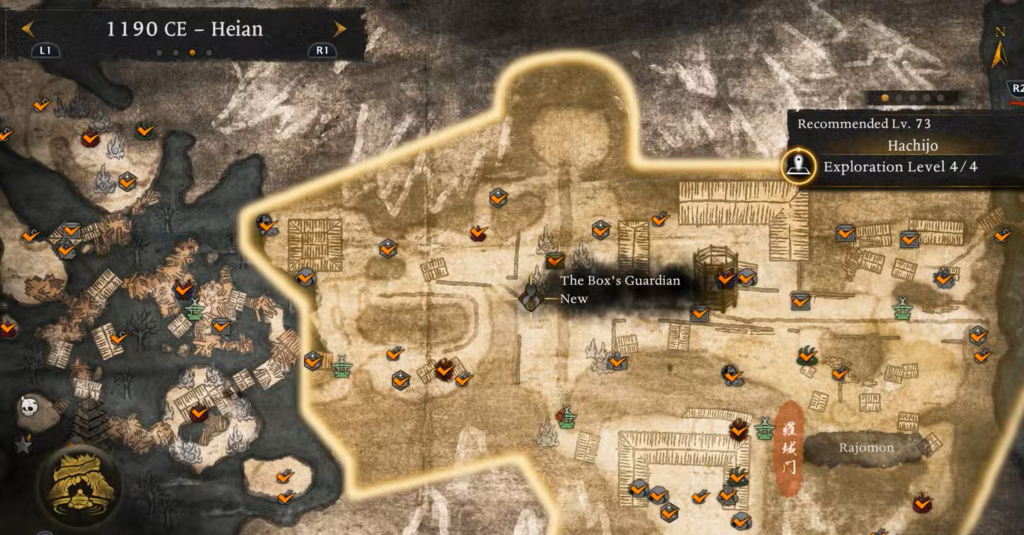Go to the next era with right arrow
This screenshot has width=1024, height=535.
tap(340, 29)
